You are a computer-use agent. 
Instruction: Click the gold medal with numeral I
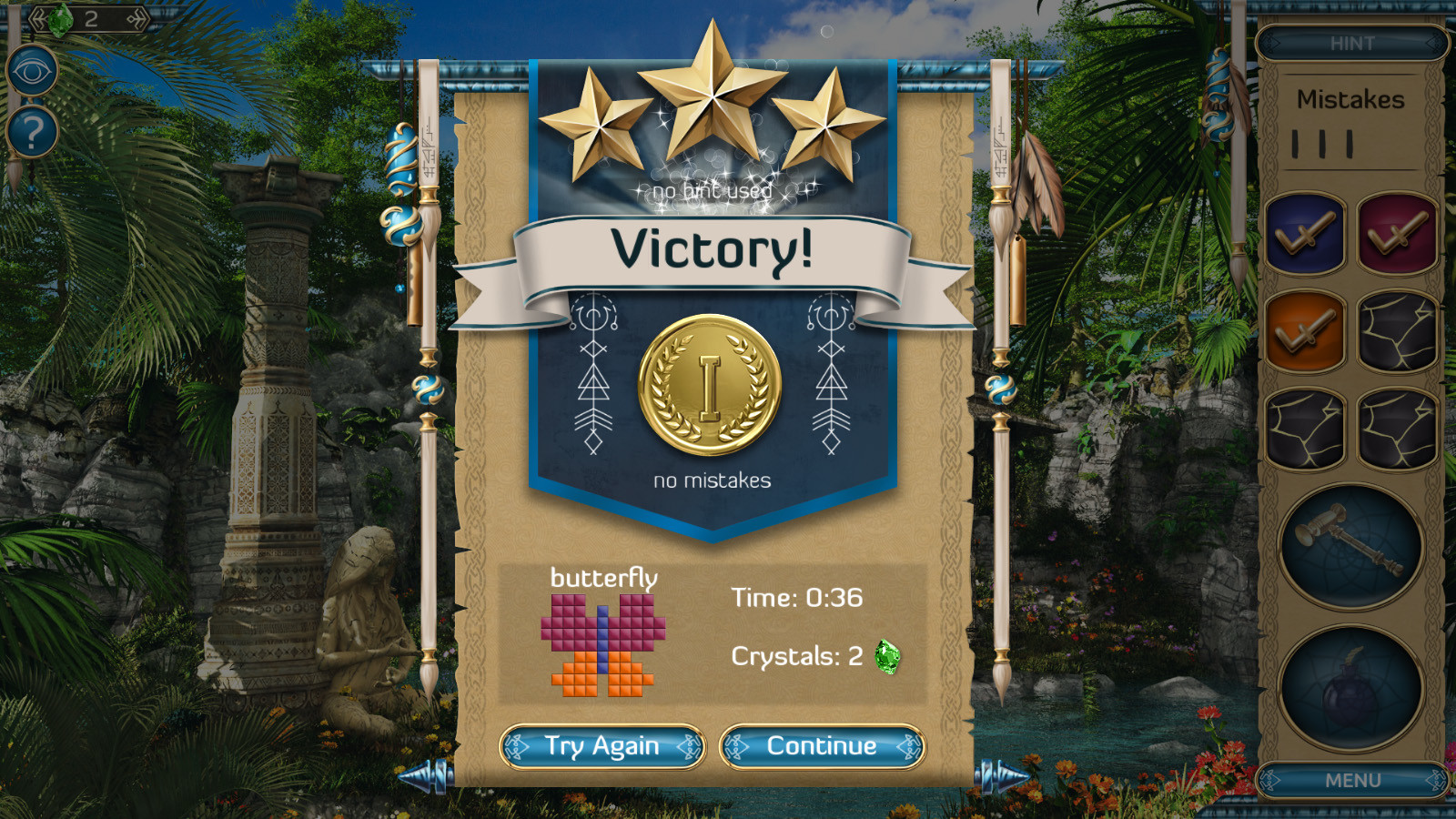point(710,387)
